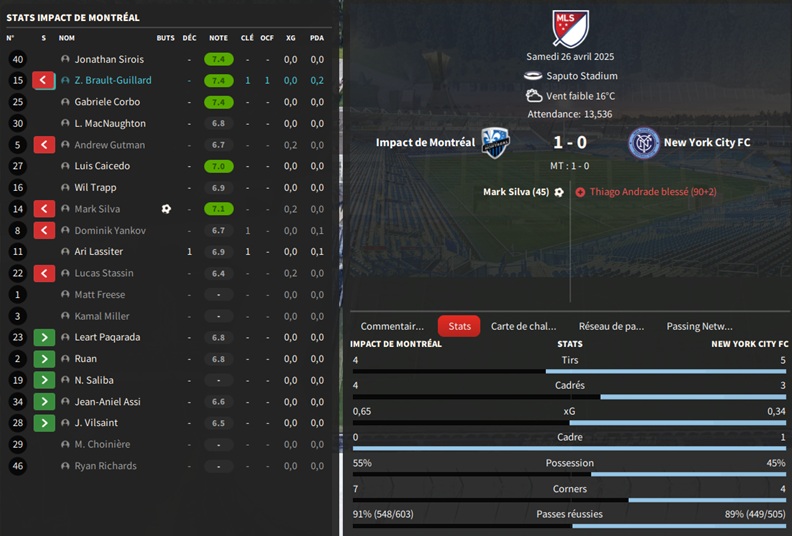Click goalscorer Mark Silva in the stats list

pyautogui.click(x=97, y=209)
